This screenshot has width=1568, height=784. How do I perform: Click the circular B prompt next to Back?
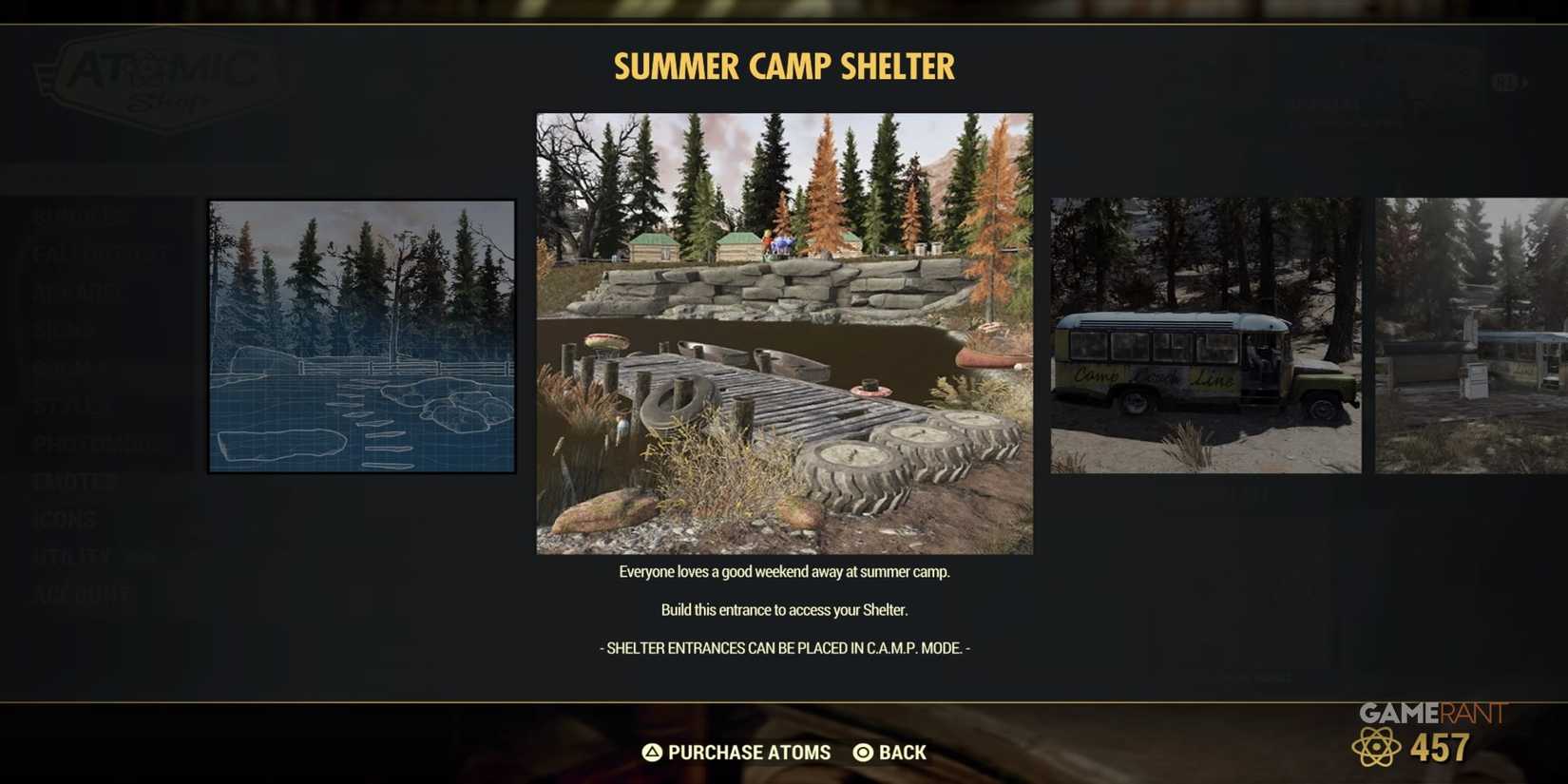point(861,752)
